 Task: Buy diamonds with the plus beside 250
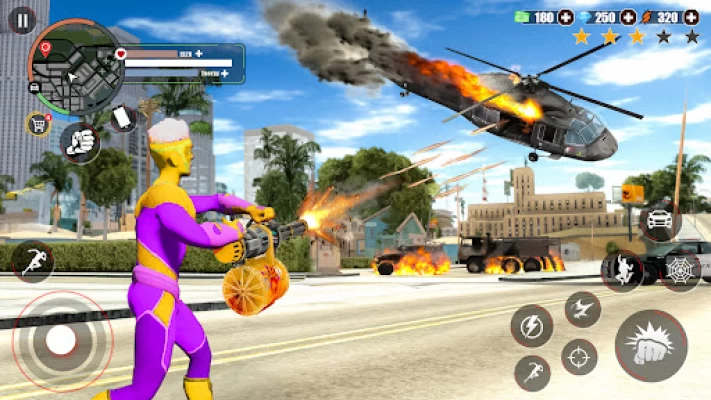point(628,17)
